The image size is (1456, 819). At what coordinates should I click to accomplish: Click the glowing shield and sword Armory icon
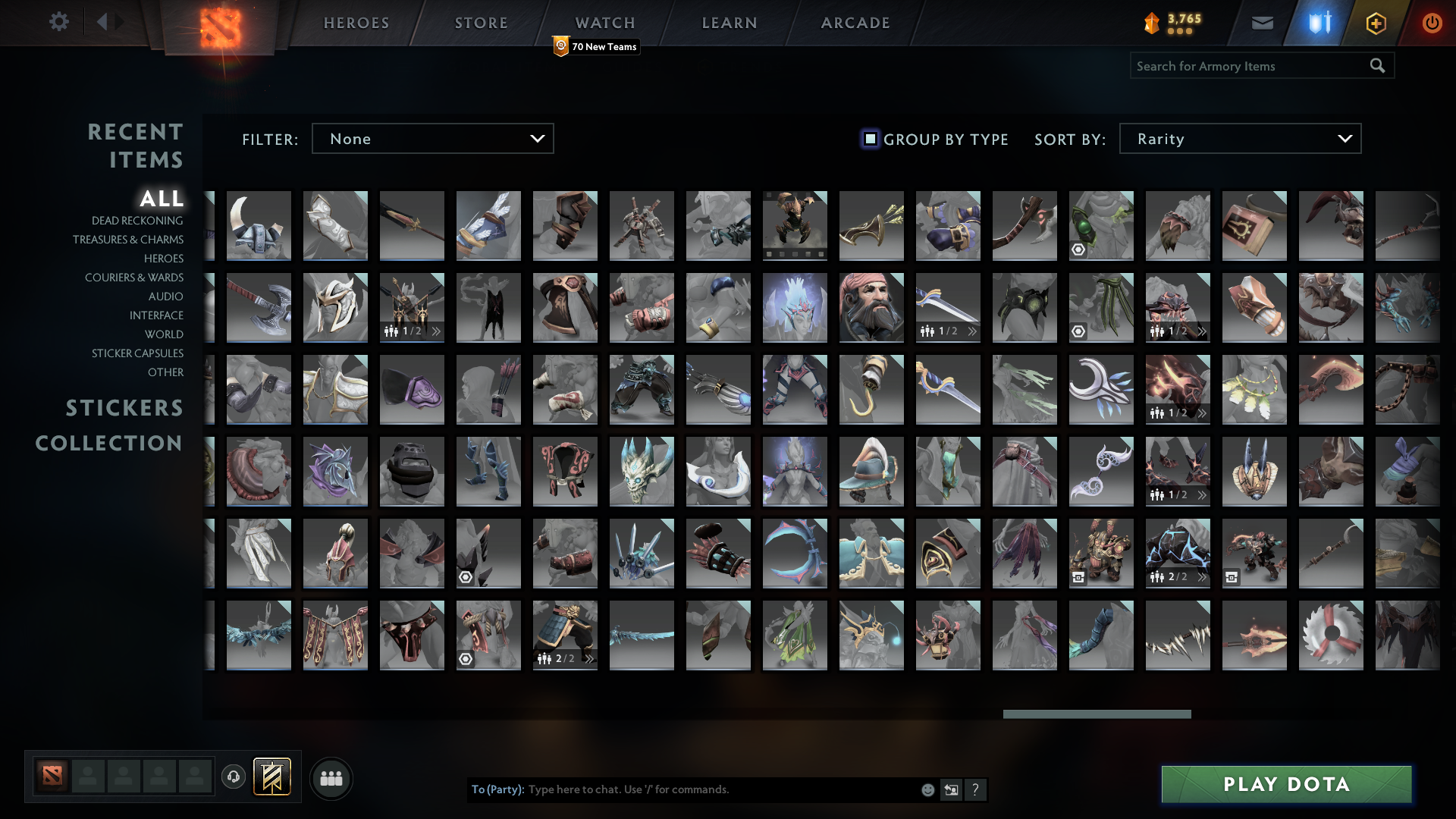click(x=1319, y=23)
